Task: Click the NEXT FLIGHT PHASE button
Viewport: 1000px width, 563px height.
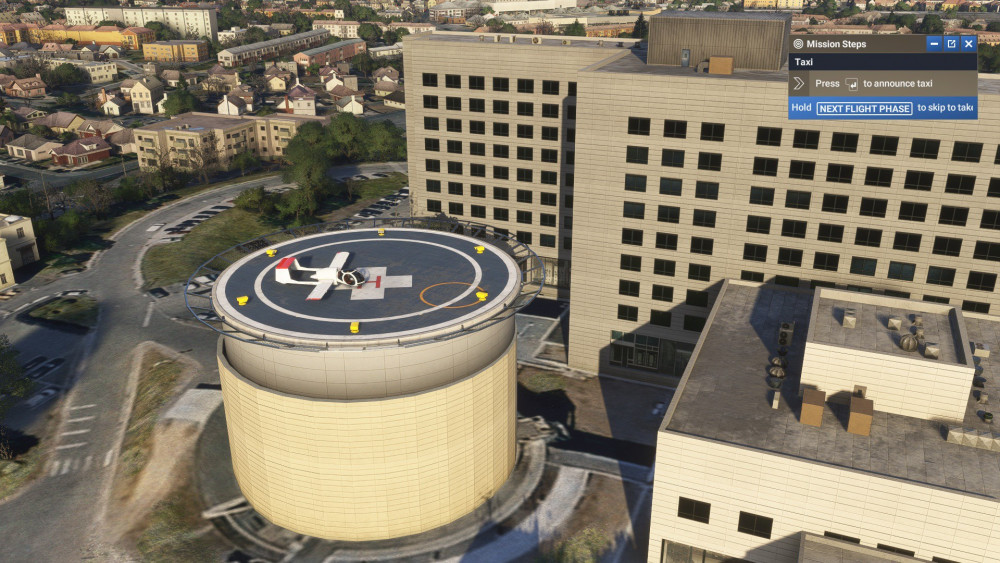Action: [864, 108]
